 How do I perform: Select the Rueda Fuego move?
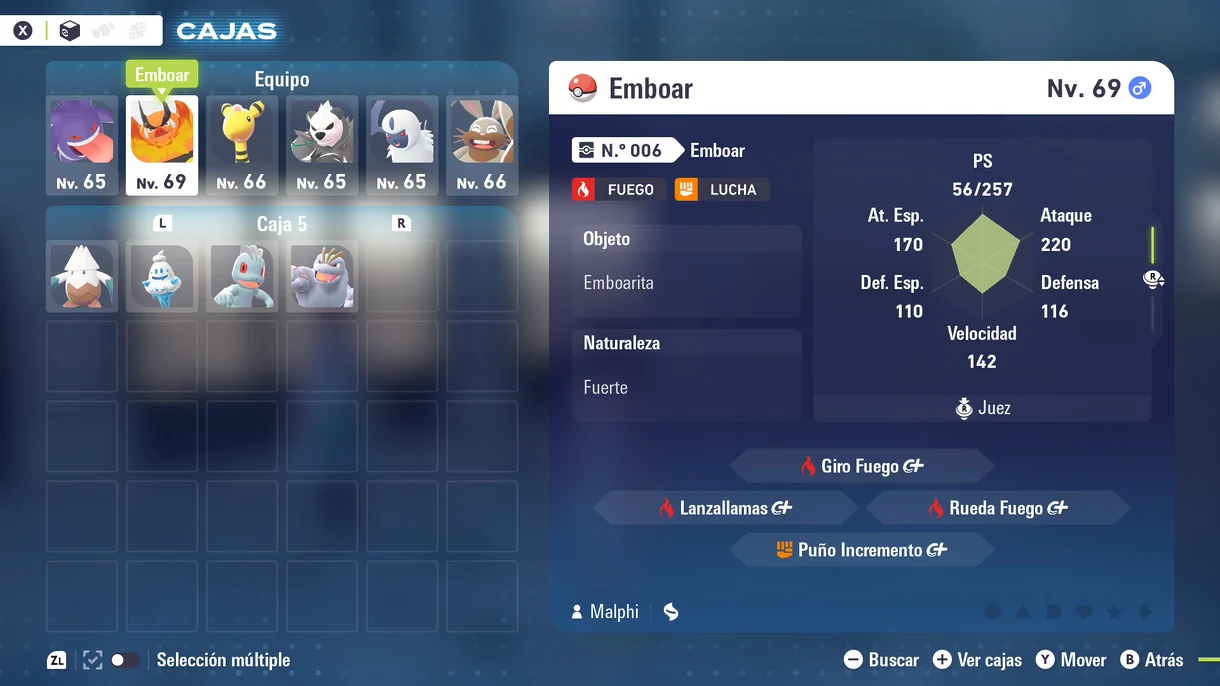pyautogui.click(x=997, y=508)
